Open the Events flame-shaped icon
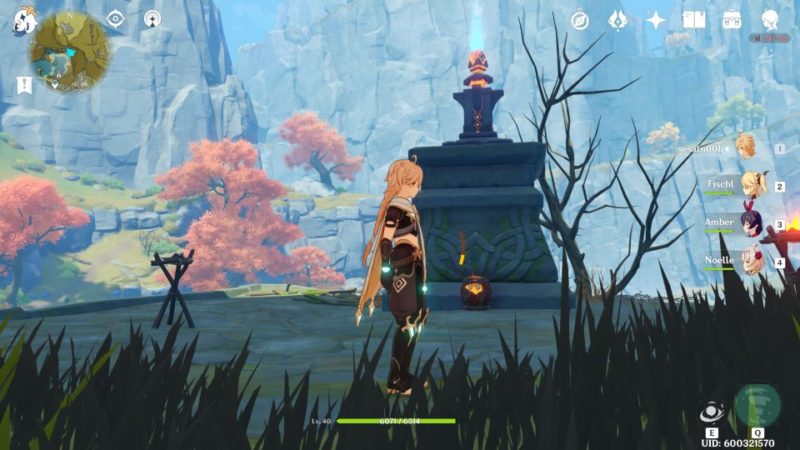The image size is (800, 450). click(618, 20)
